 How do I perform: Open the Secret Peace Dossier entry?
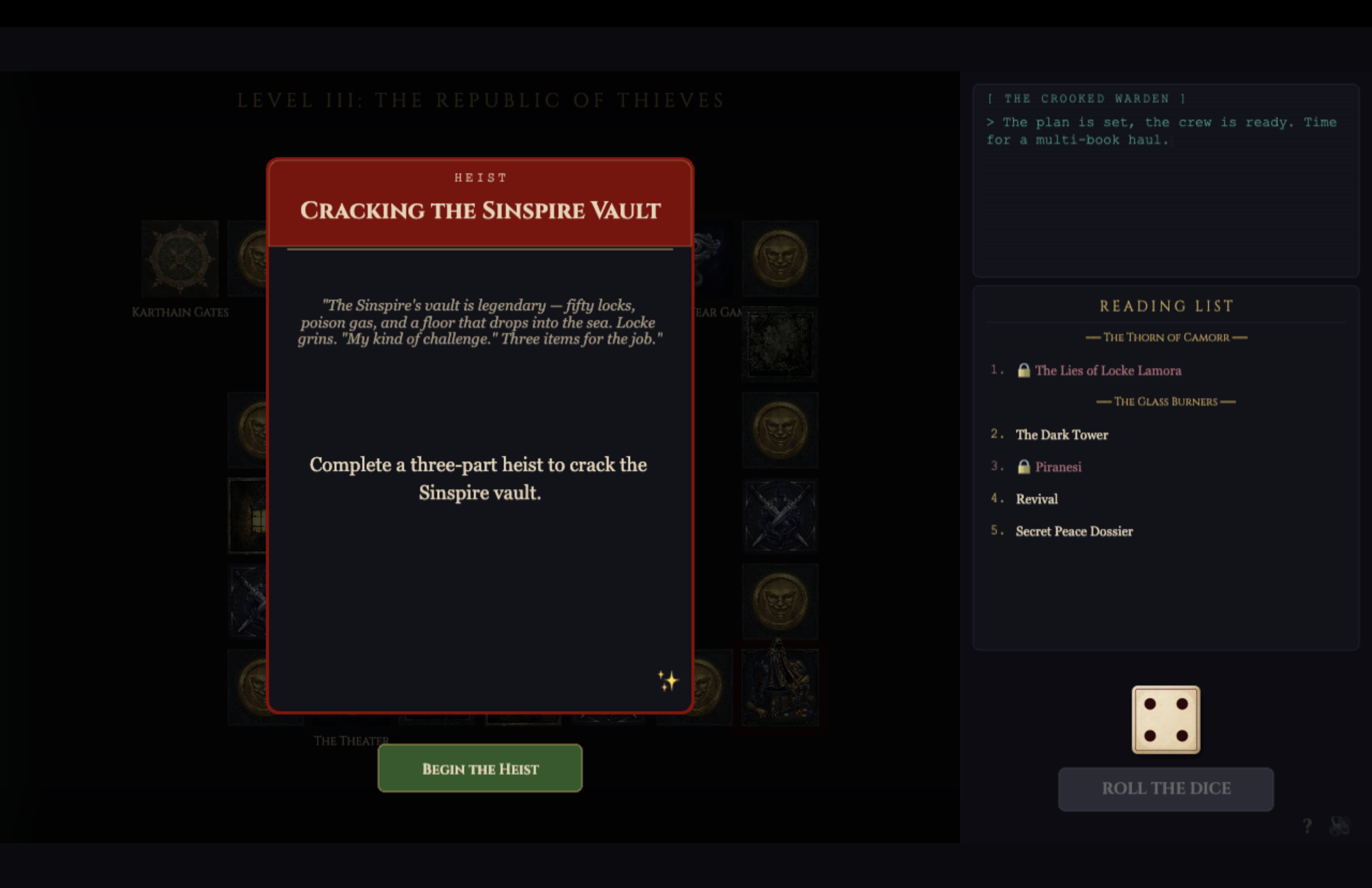tap(1074, 531)
